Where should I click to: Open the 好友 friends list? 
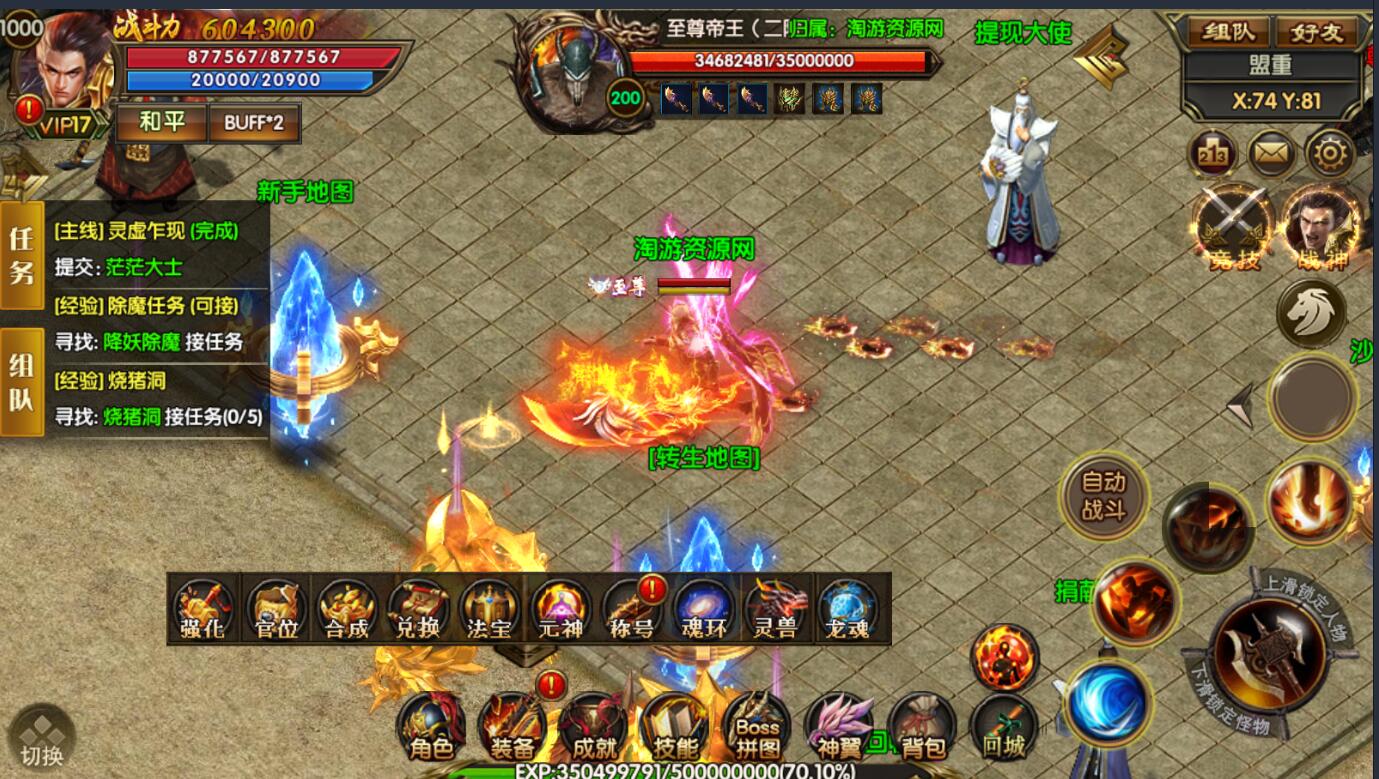click(x=1317, y=32)
